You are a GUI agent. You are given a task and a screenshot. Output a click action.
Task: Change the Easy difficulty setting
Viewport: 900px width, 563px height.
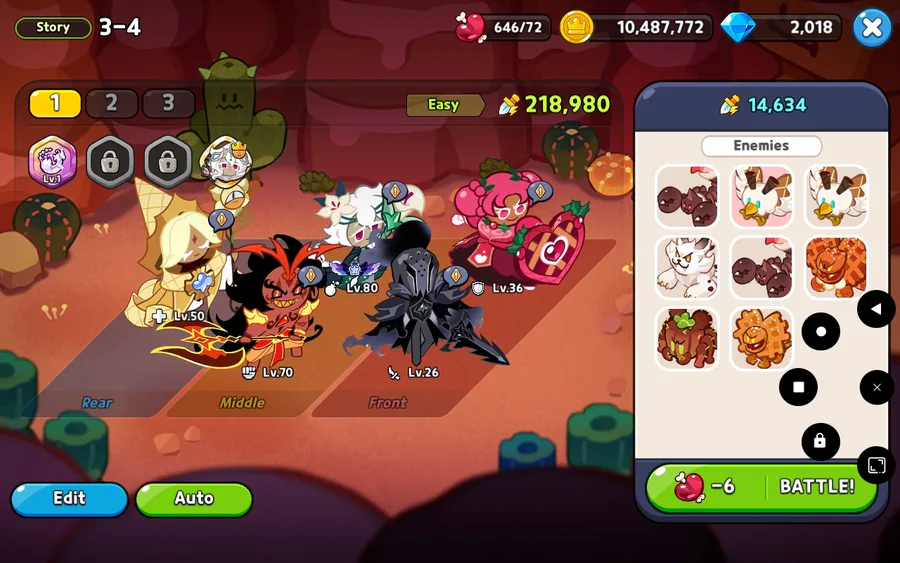(x=444, y=105)
